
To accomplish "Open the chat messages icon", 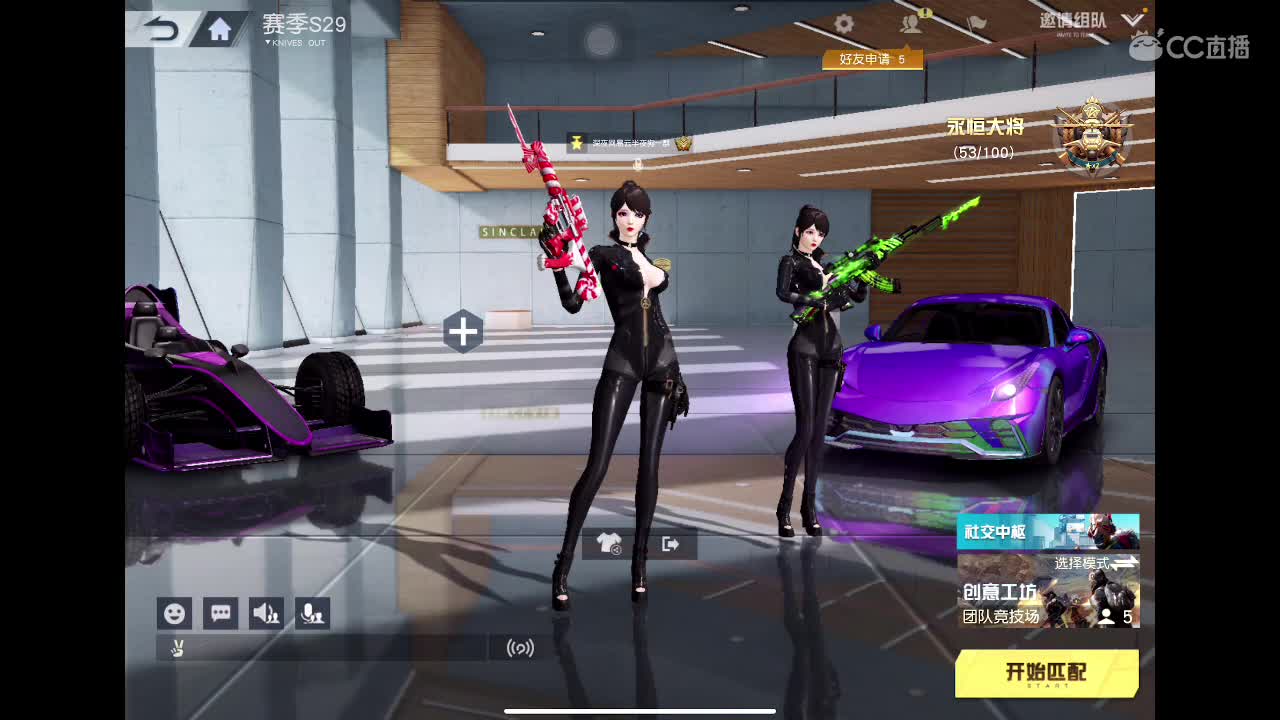I will pos(220,613).
